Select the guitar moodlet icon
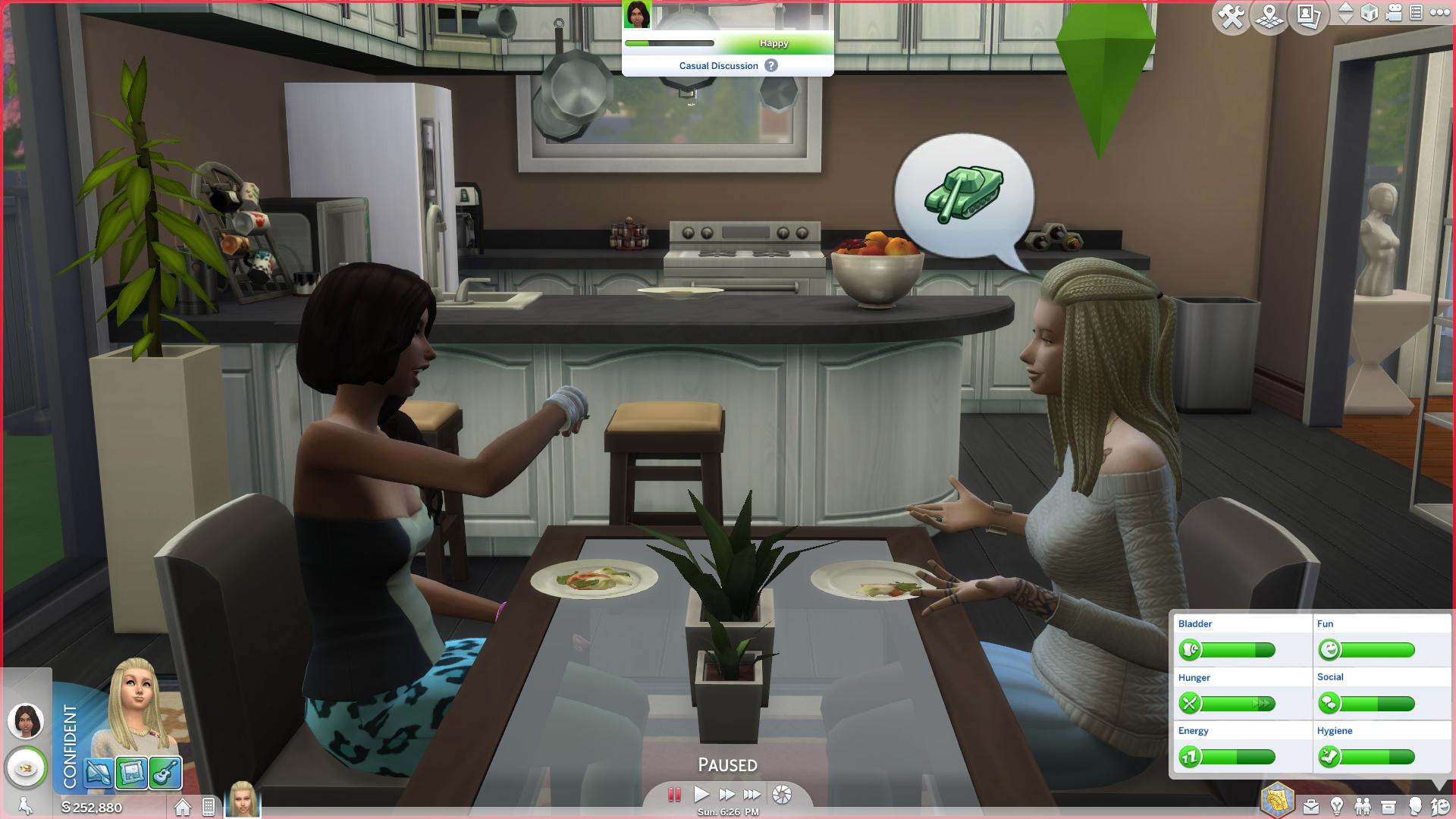1456x819 pixels. pos(165,773)
